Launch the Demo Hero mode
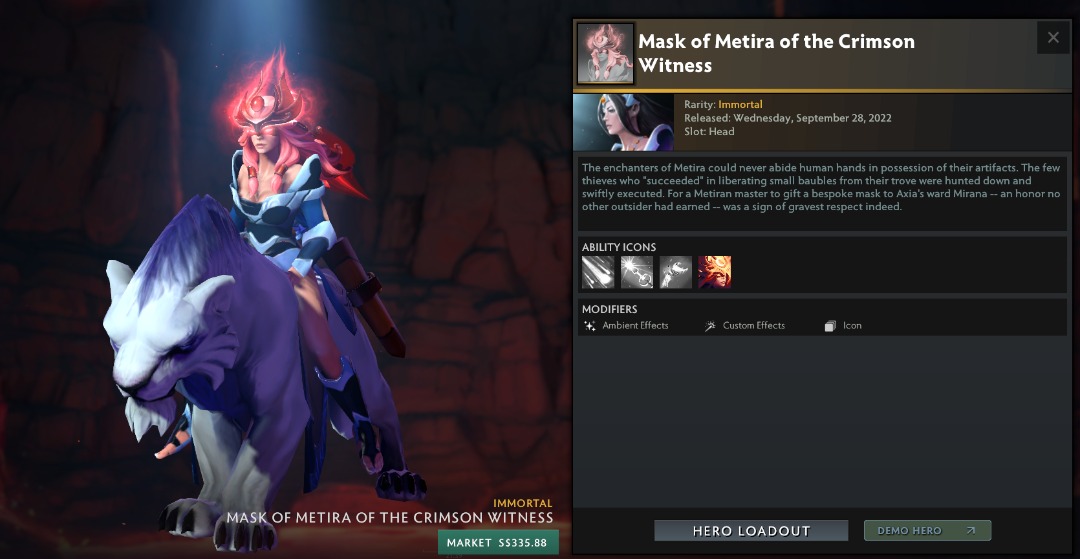Screen dimensions: 1080x559 pyautogui.click(x=927, y=531)
